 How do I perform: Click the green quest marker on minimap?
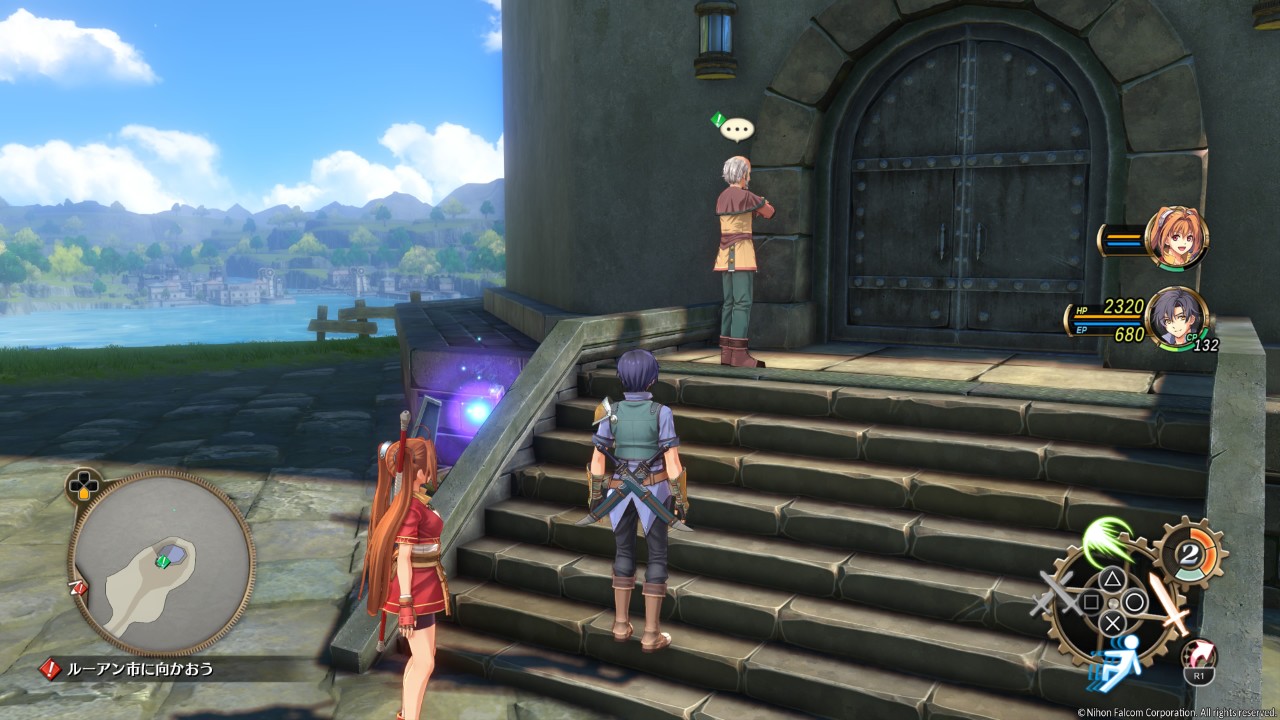tap(162, 562)
